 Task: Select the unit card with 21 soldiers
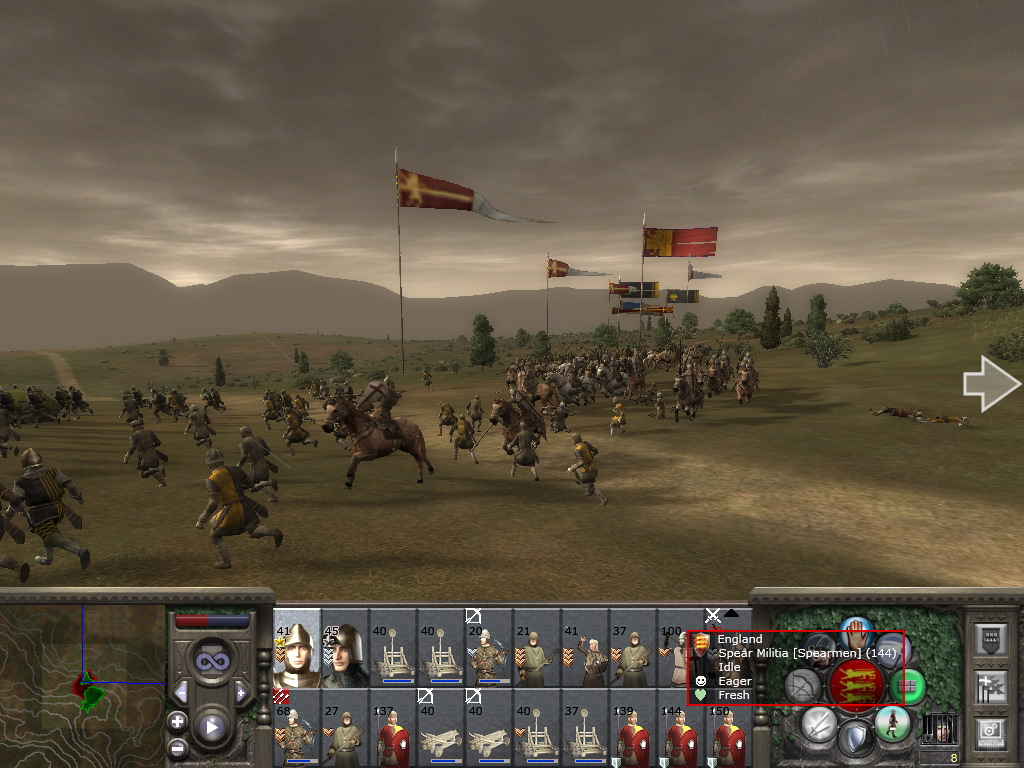coord(537,649)
